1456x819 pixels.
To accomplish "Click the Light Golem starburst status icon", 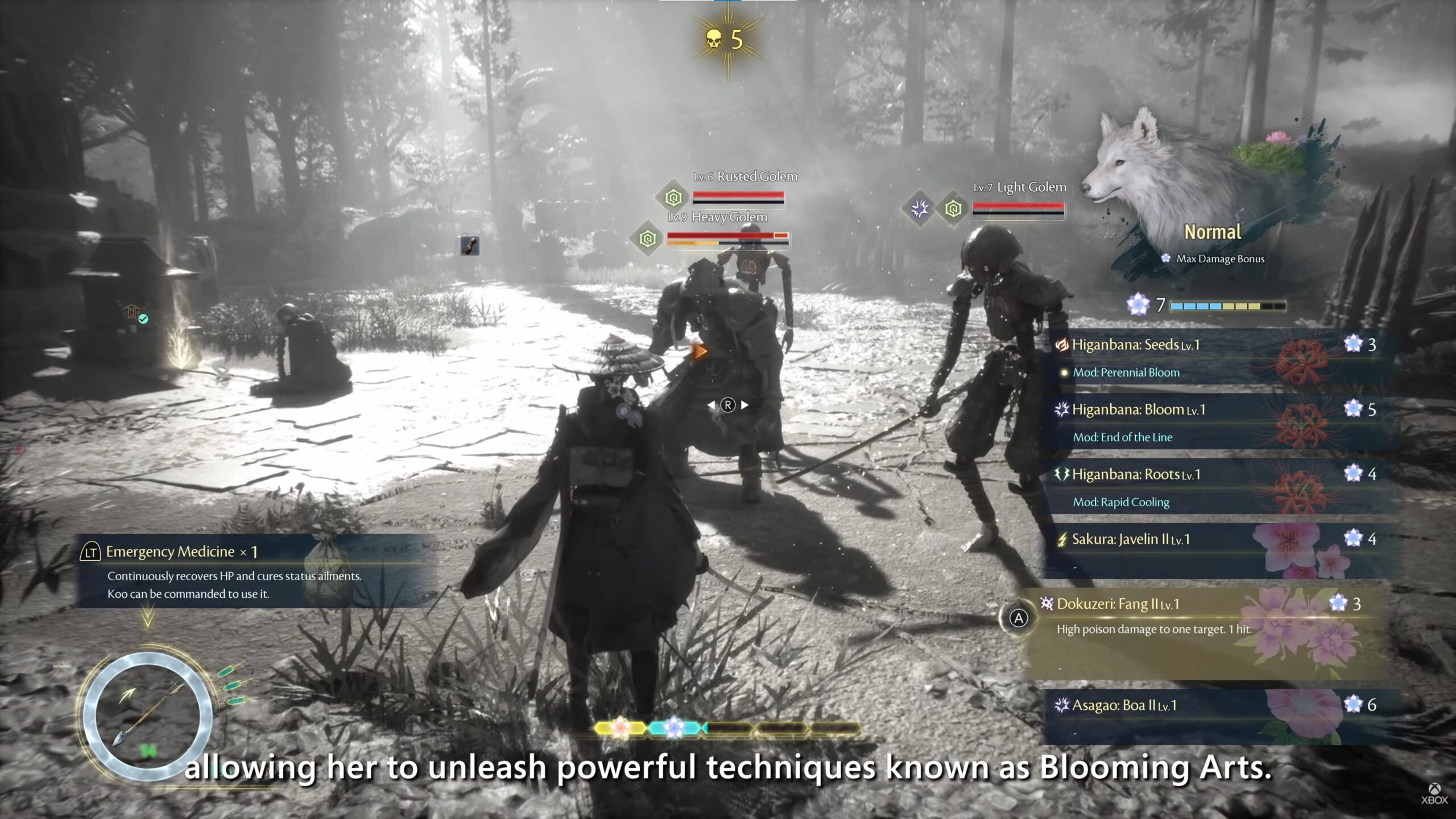I will (919, 209).
